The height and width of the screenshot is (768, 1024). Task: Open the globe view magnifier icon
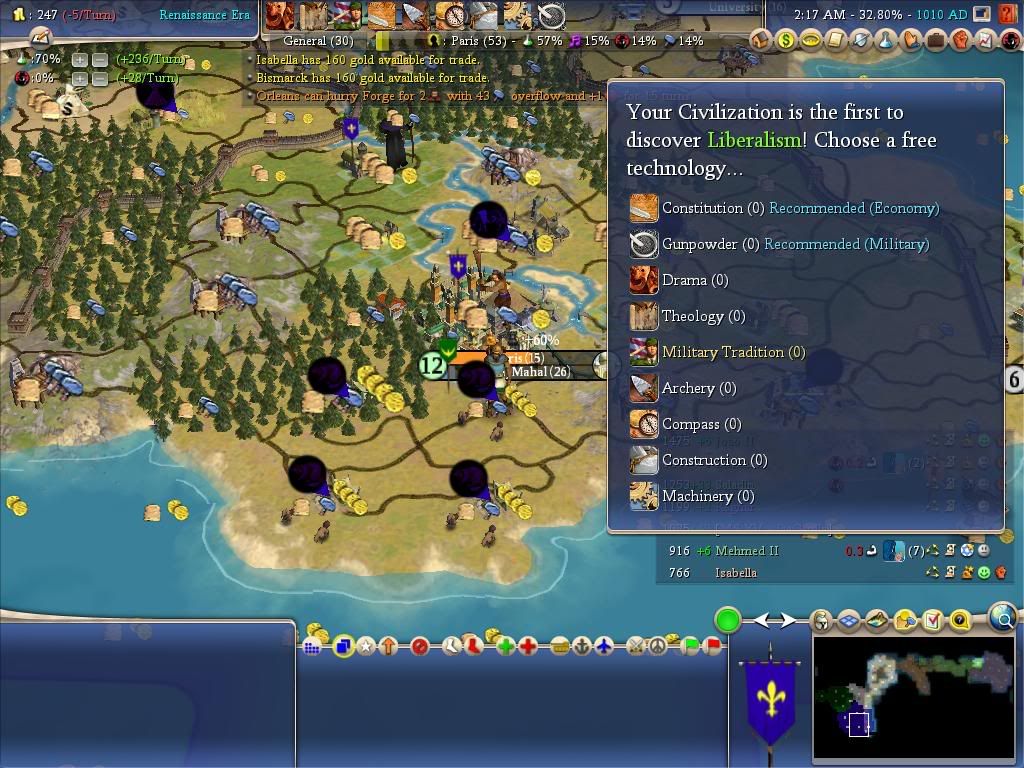(1003, 618)
